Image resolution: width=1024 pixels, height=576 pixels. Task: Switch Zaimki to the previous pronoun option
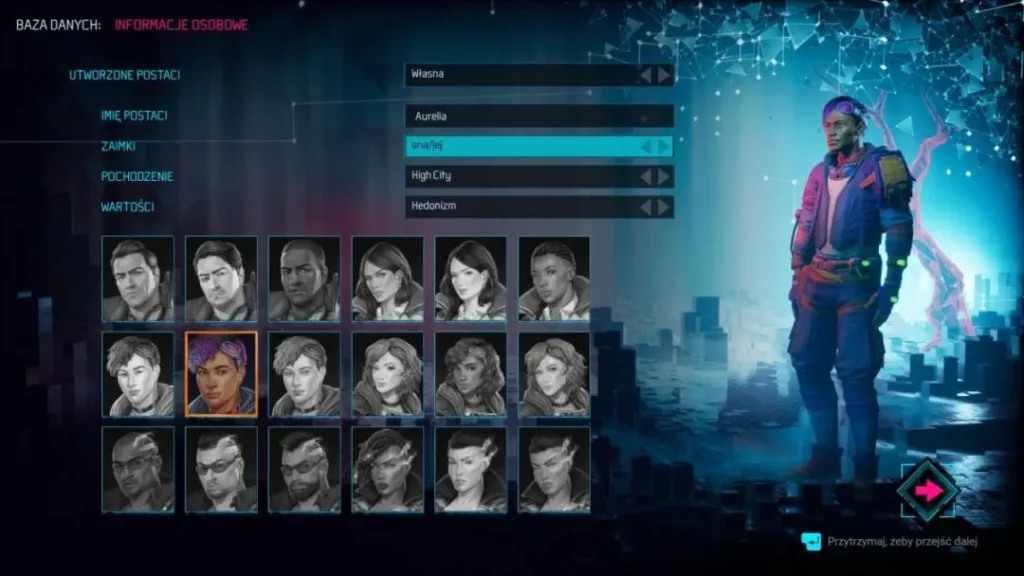646,146
